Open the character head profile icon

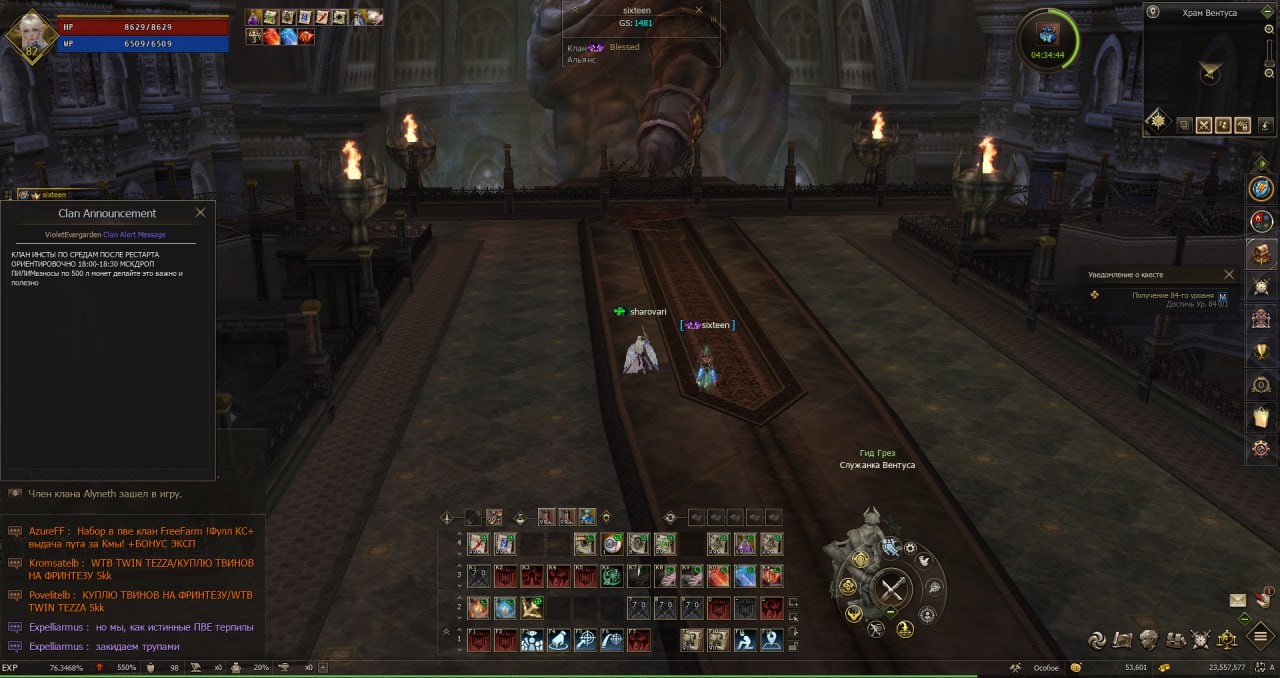(1150, 639)
